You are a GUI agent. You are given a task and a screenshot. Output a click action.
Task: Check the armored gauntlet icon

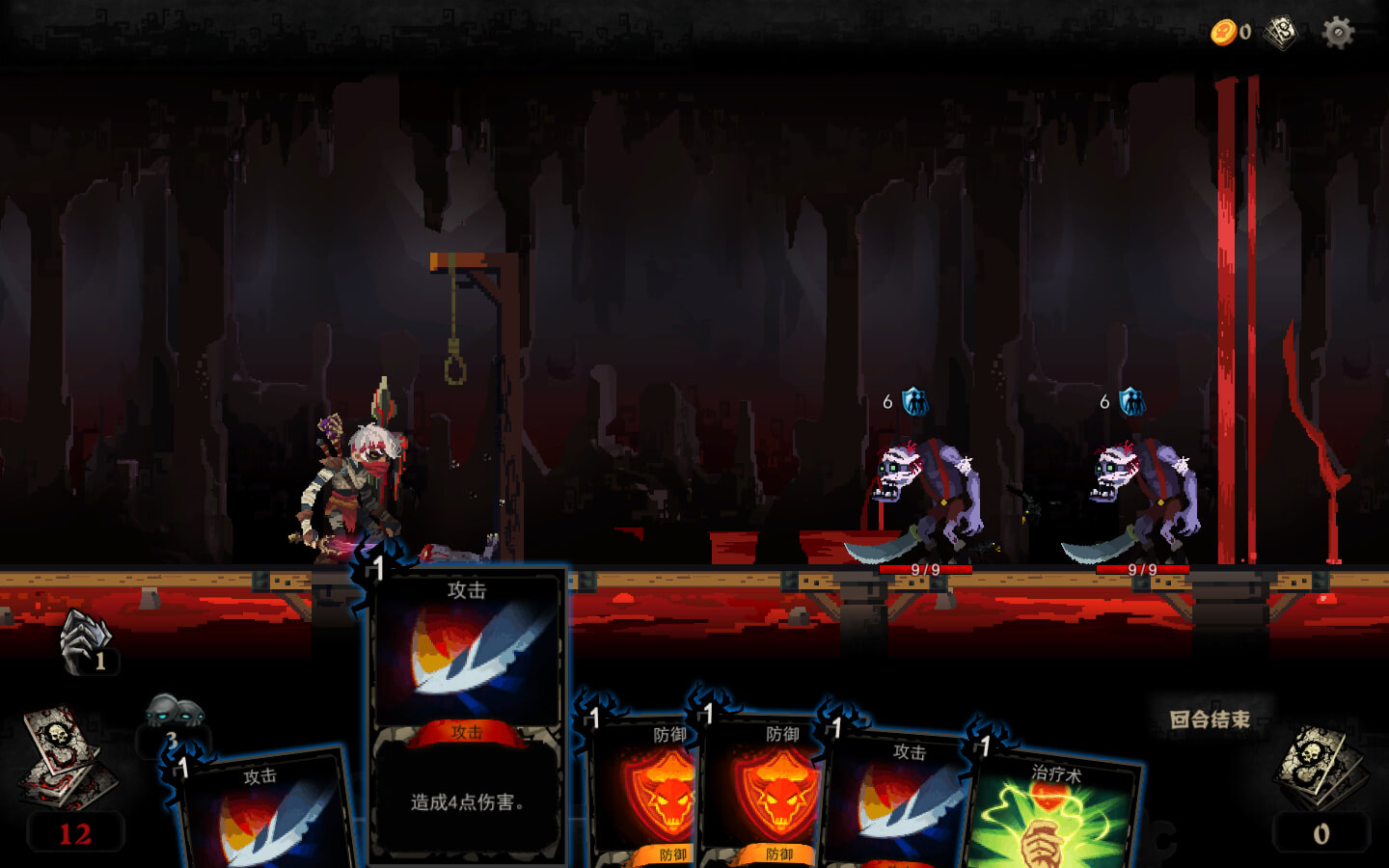87,640
